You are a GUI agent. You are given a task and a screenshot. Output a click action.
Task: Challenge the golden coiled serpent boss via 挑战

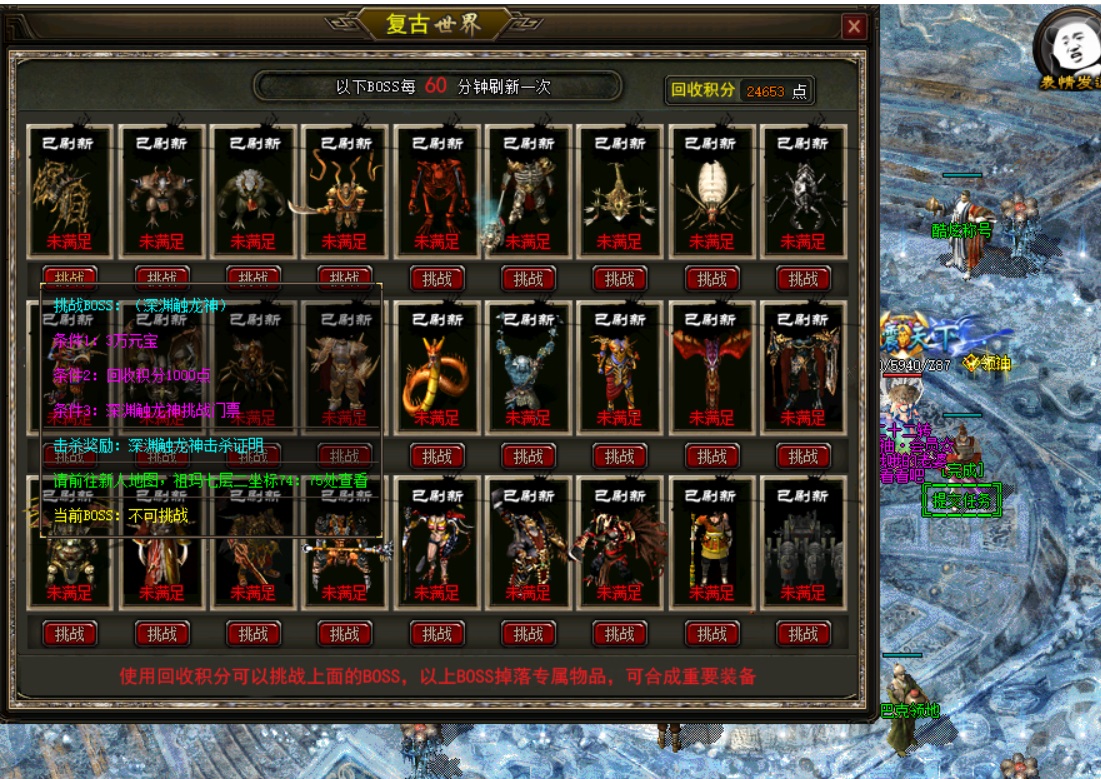coord(437,456)
